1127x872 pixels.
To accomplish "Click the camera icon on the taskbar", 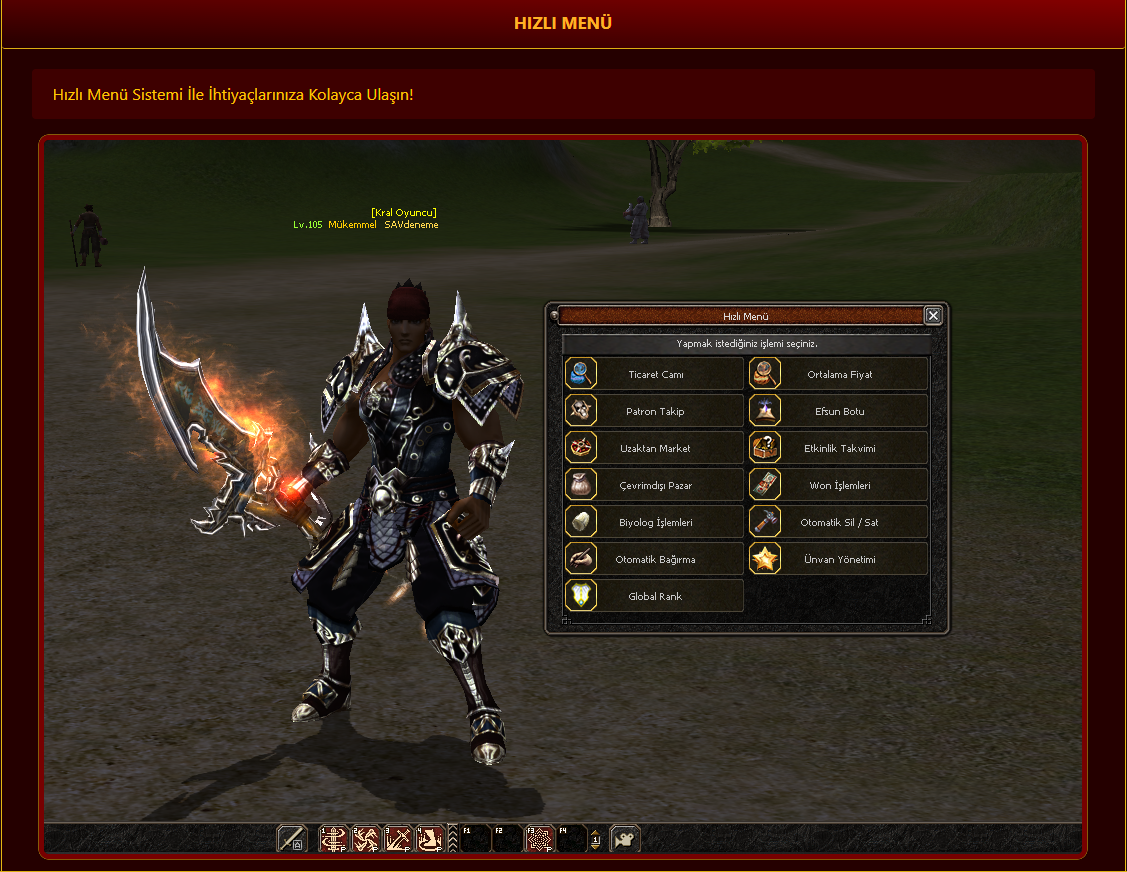I will tap(625, 838).
